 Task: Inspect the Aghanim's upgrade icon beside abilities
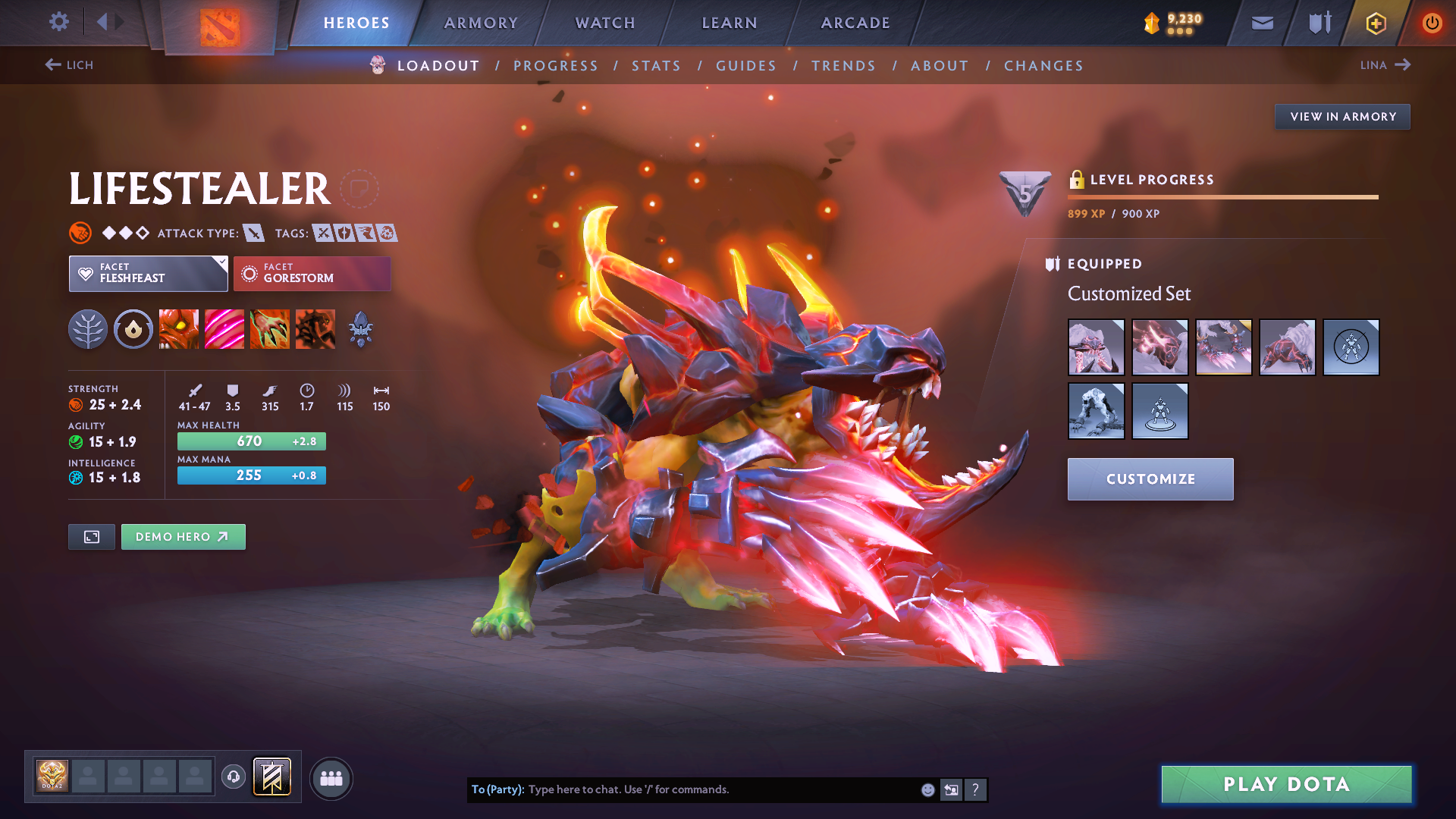click(x=361, y=329)
